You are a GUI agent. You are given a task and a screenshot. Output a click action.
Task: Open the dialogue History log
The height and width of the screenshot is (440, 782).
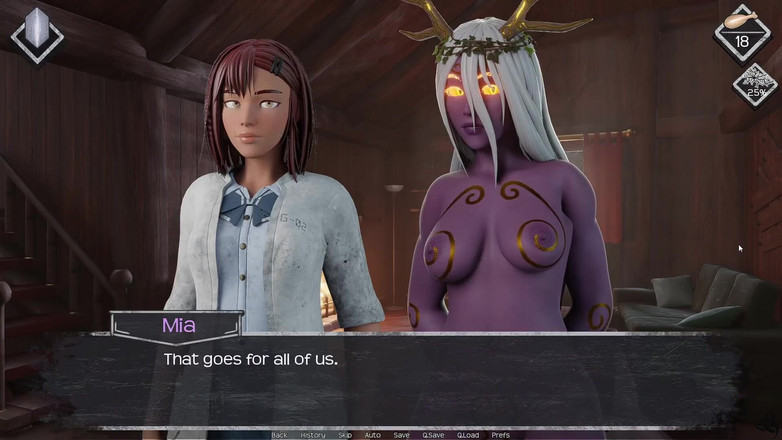coord(312,435)
